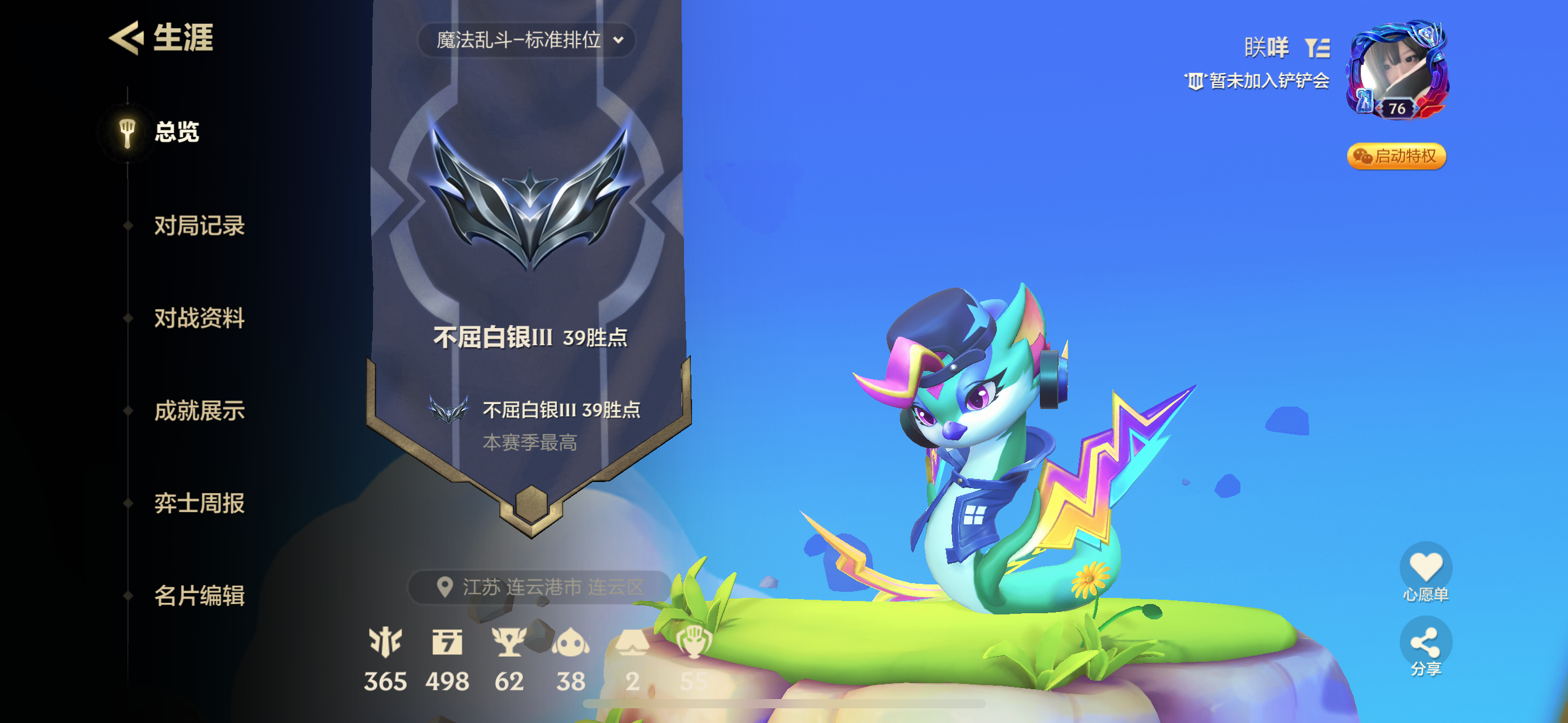Expand the 魔法乱斗-标准排位 mode dropdown

[528, 40]
